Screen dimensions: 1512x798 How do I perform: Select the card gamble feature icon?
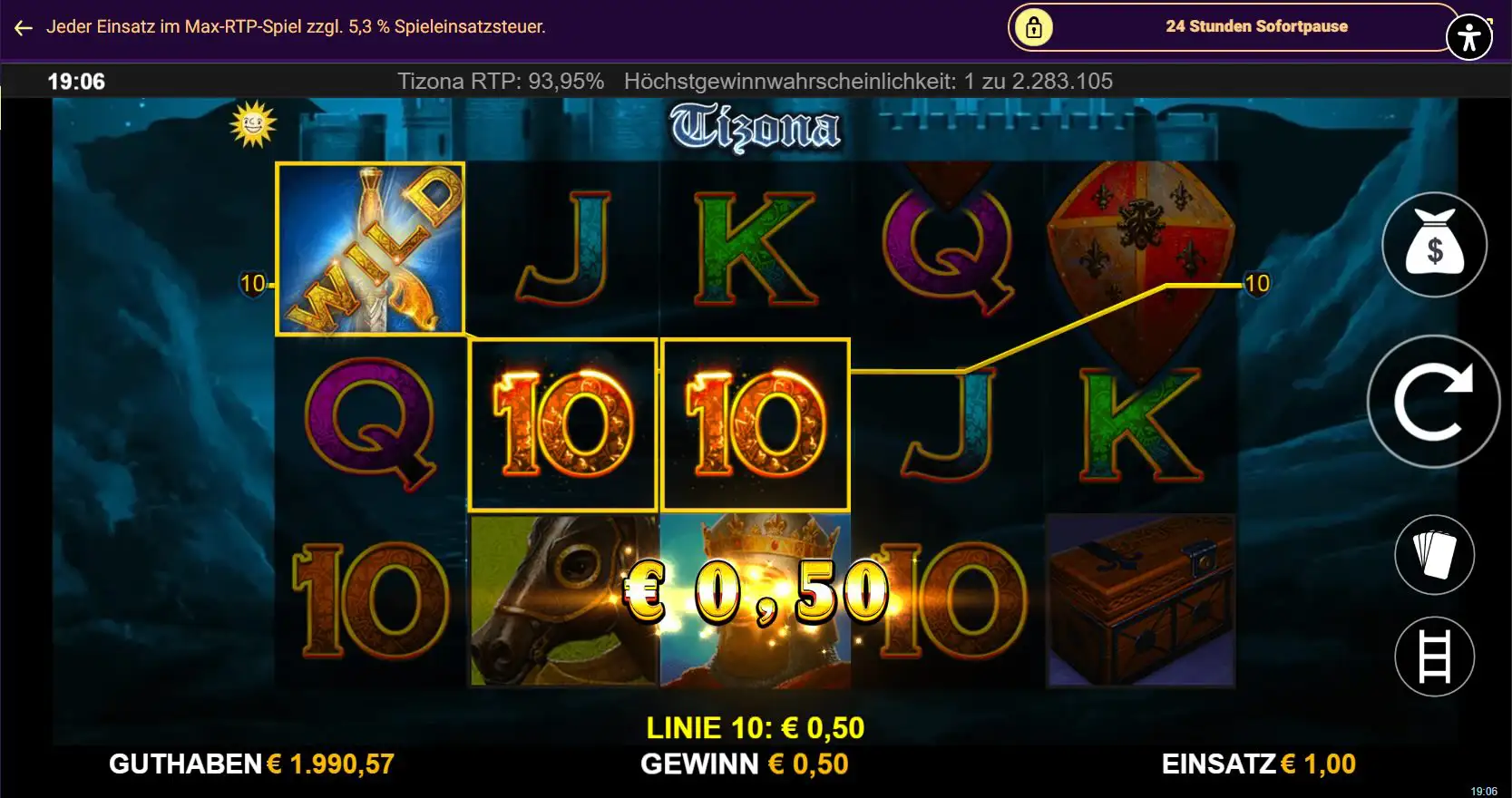[x=1433, y=554]
